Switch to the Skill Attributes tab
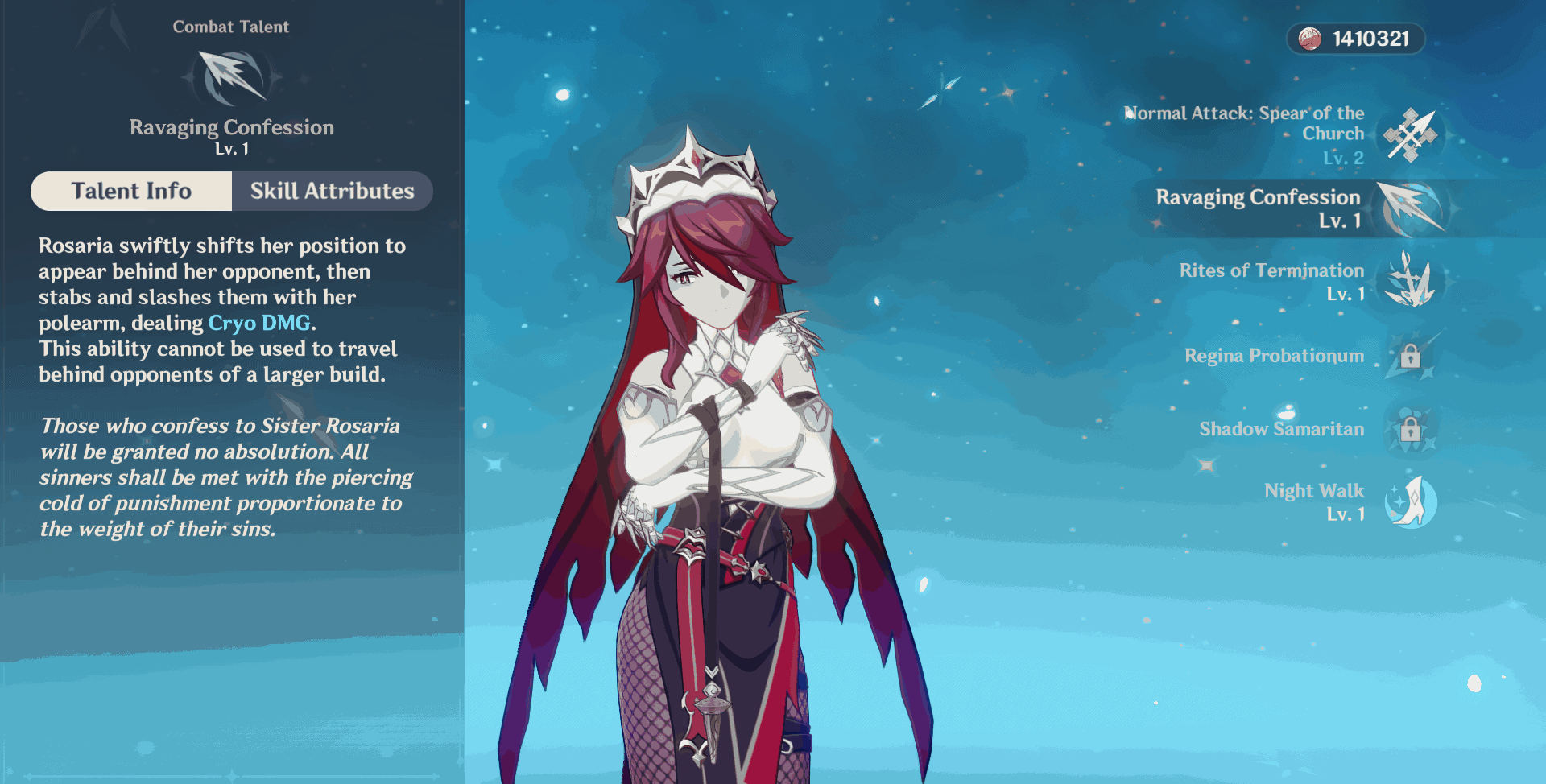Screen dimensions: 1546x784 click(331, 191)
